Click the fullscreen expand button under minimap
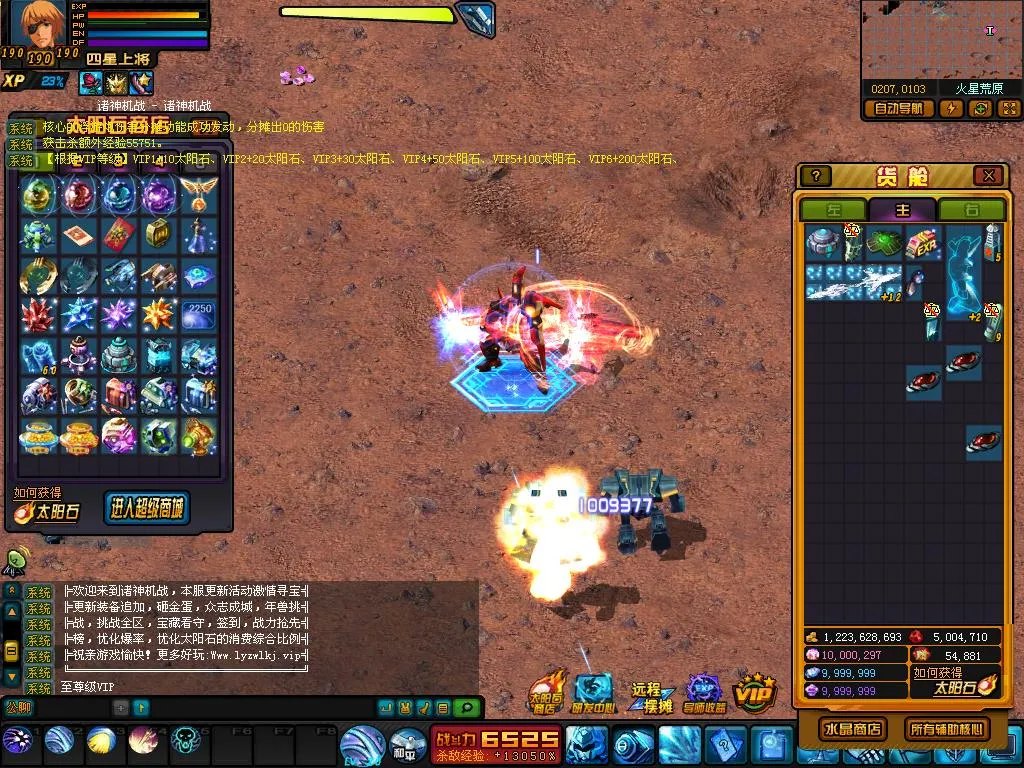The height and width of the screenshot is (768, 1024). [1008, 109]
